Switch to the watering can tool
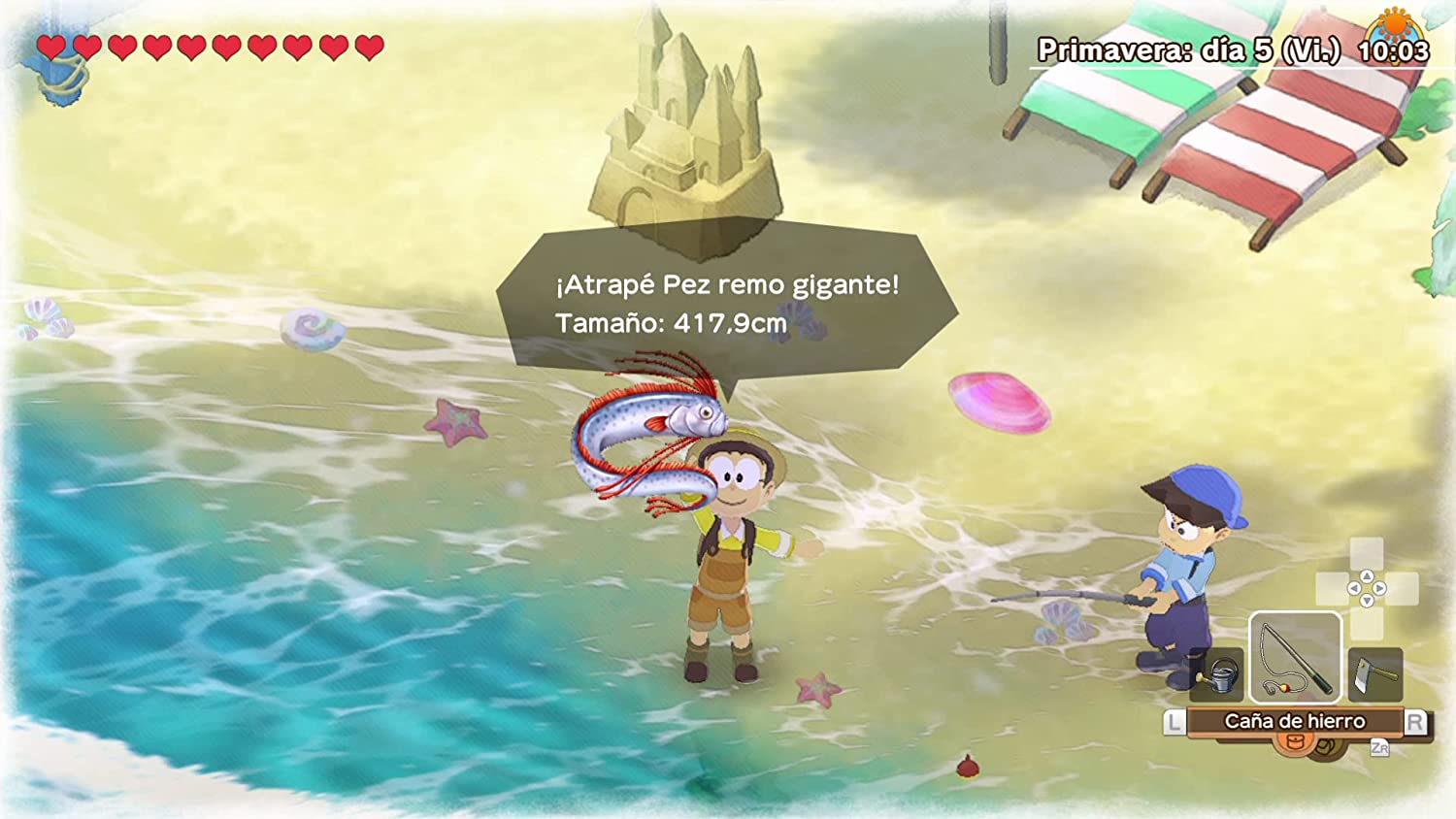Image resolution: width=1456 pixels, height=819 pixels. [x=1218, y=673]
